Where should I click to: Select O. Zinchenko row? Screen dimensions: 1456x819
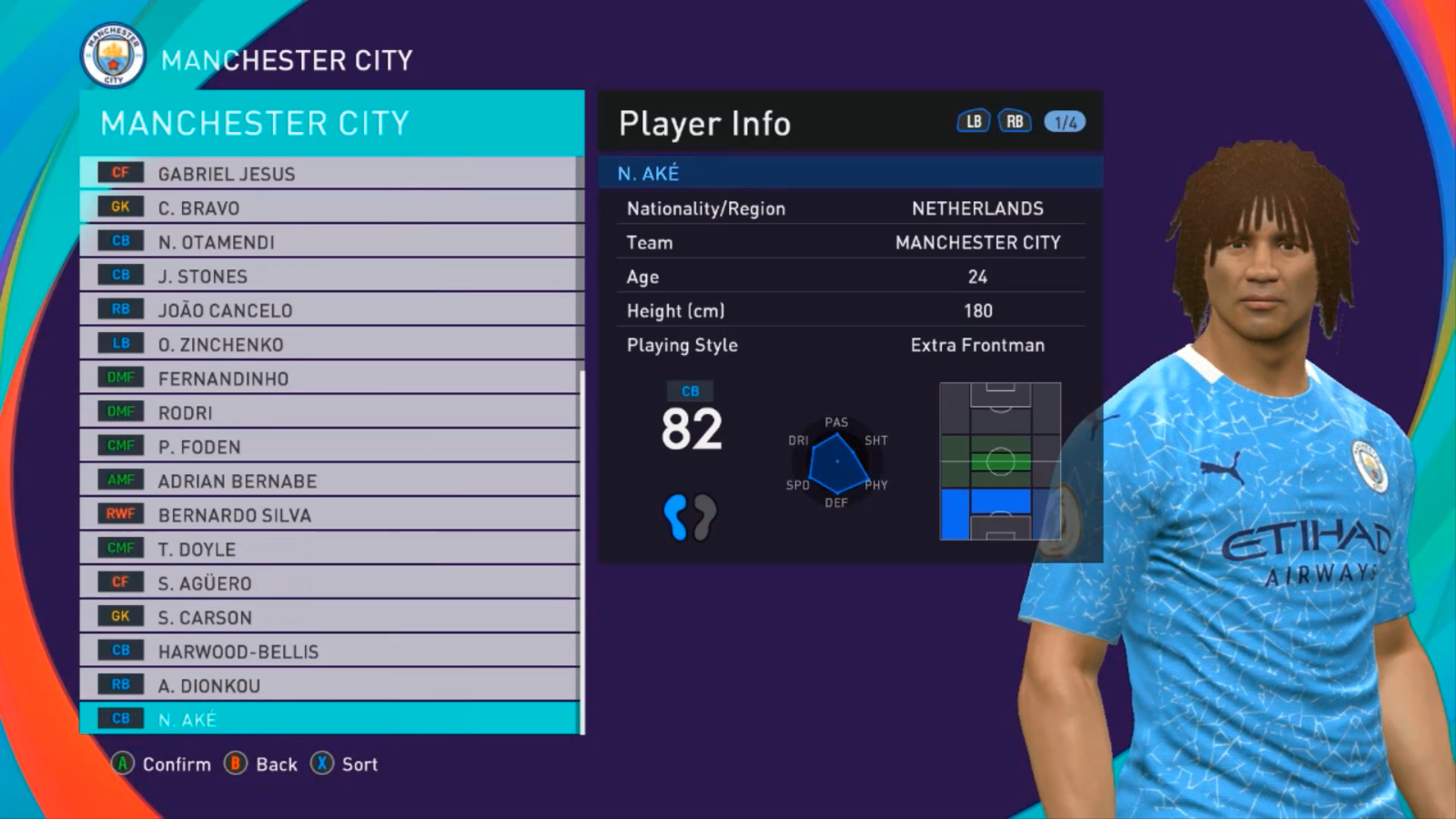(x=328, y=344)
